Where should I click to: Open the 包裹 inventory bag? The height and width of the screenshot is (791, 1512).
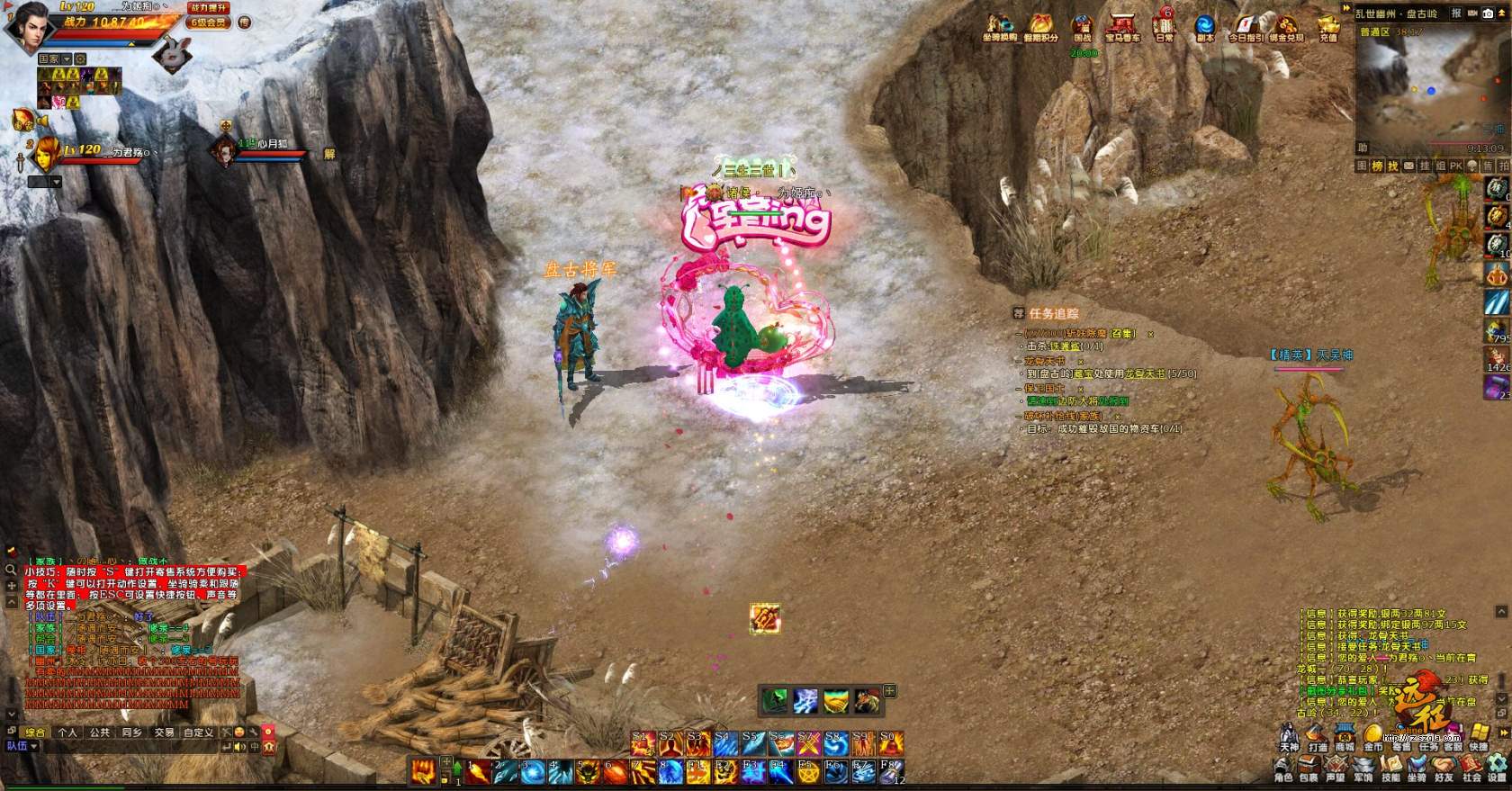pyautogui.click(x=1309, y=769)
